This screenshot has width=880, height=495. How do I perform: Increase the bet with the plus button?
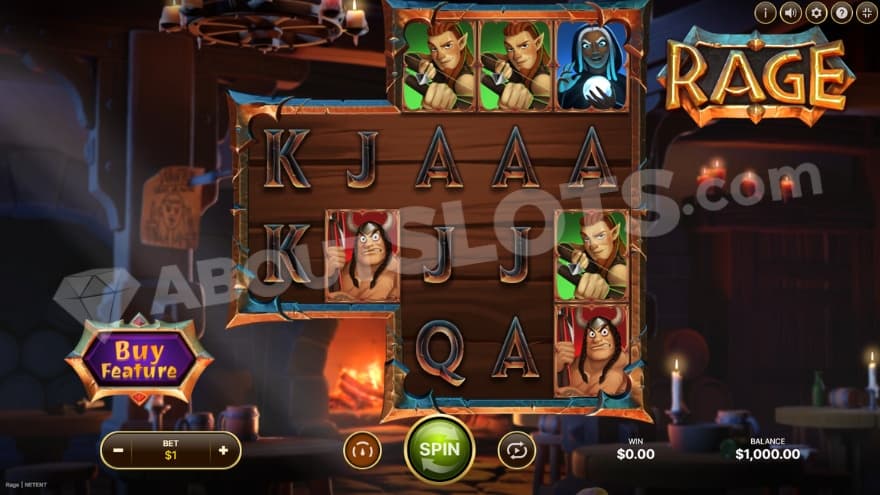pyautogui.click(x=223, y=451)
